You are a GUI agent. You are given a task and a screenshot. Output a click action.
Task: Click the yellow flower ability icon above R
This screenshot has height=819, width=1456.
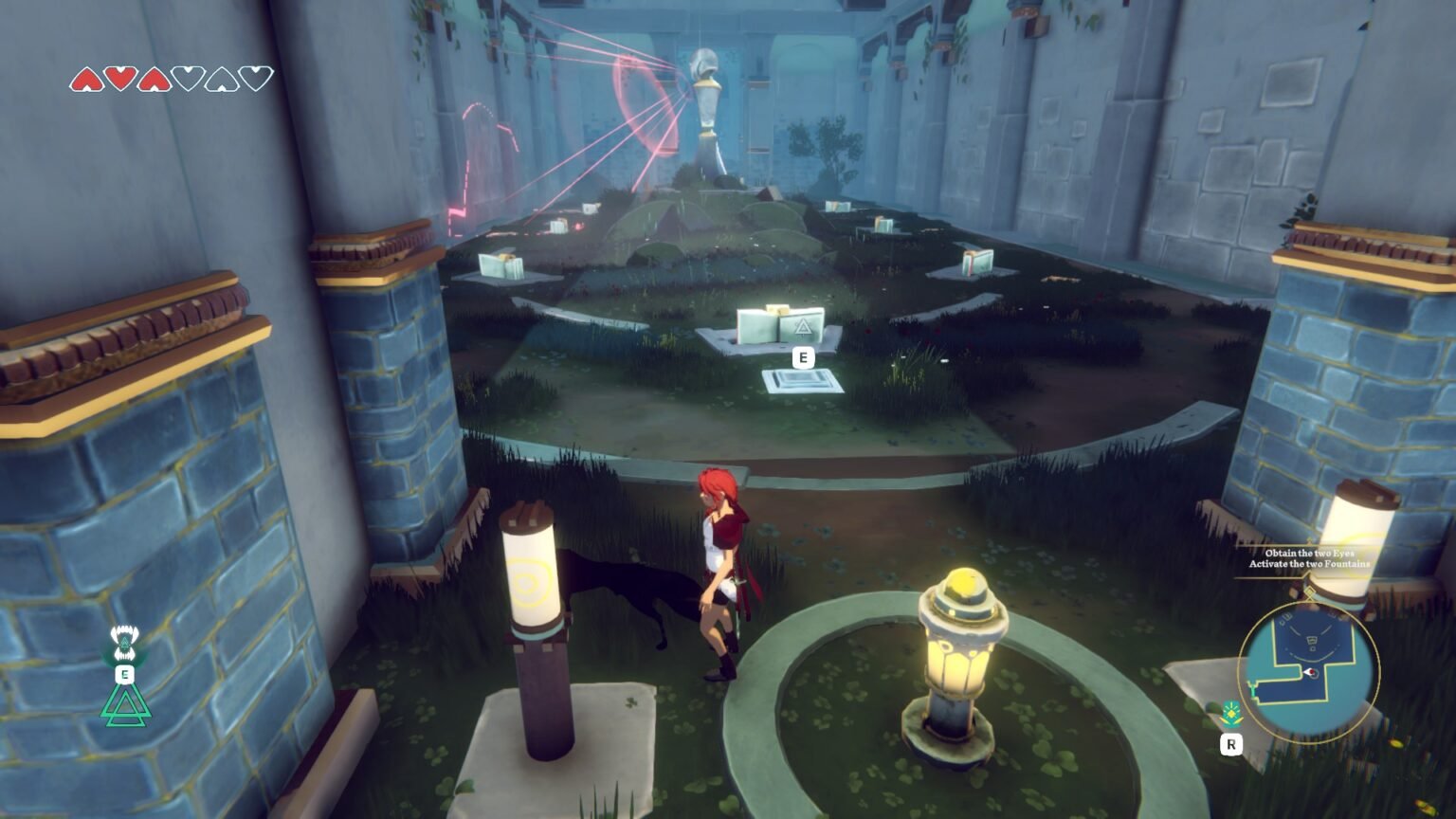1231,712
